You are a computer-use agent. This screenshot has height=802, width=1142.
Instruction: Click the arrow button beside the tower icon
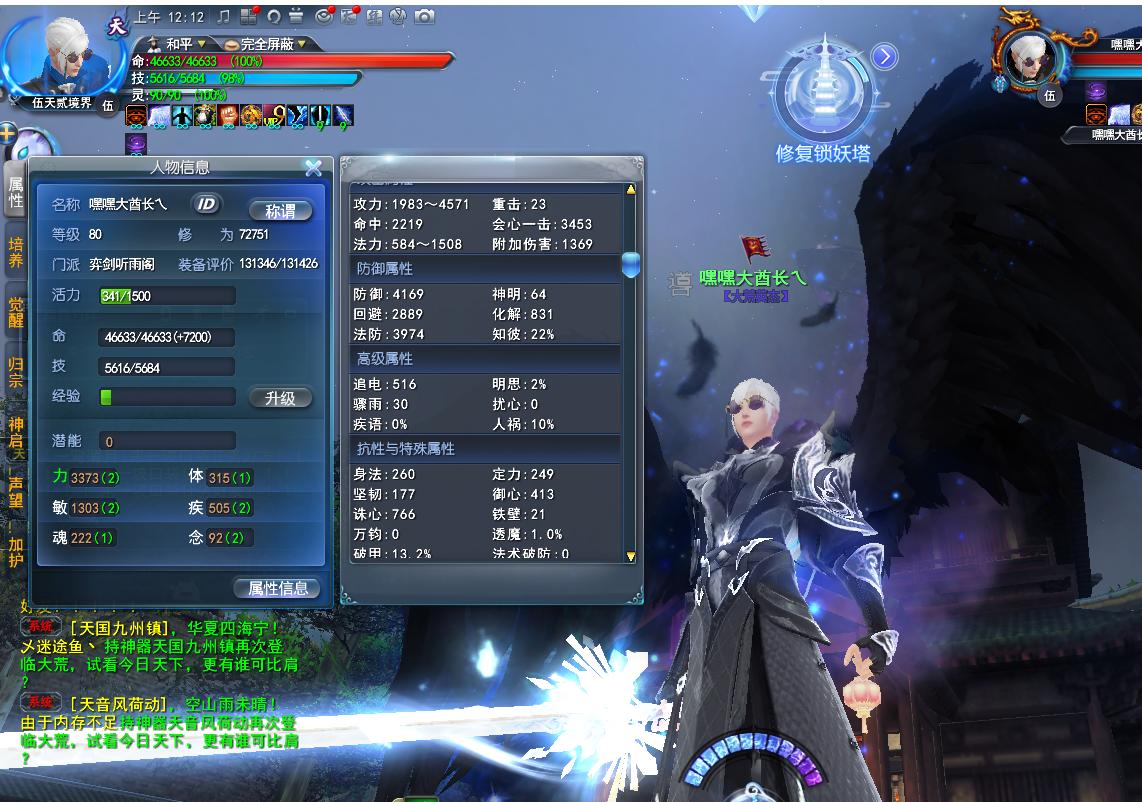click(884, 57)
